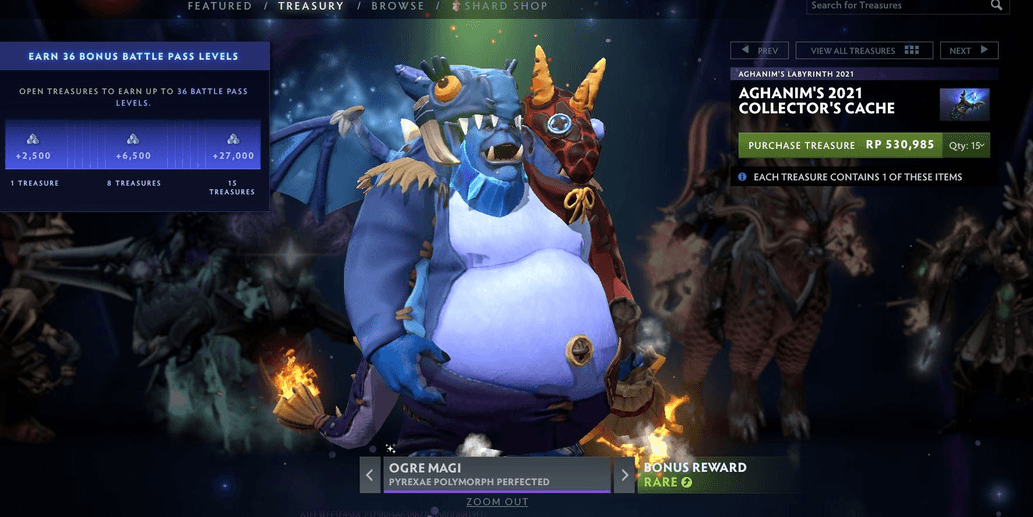Go to the previous treasure with Prev

760,50
